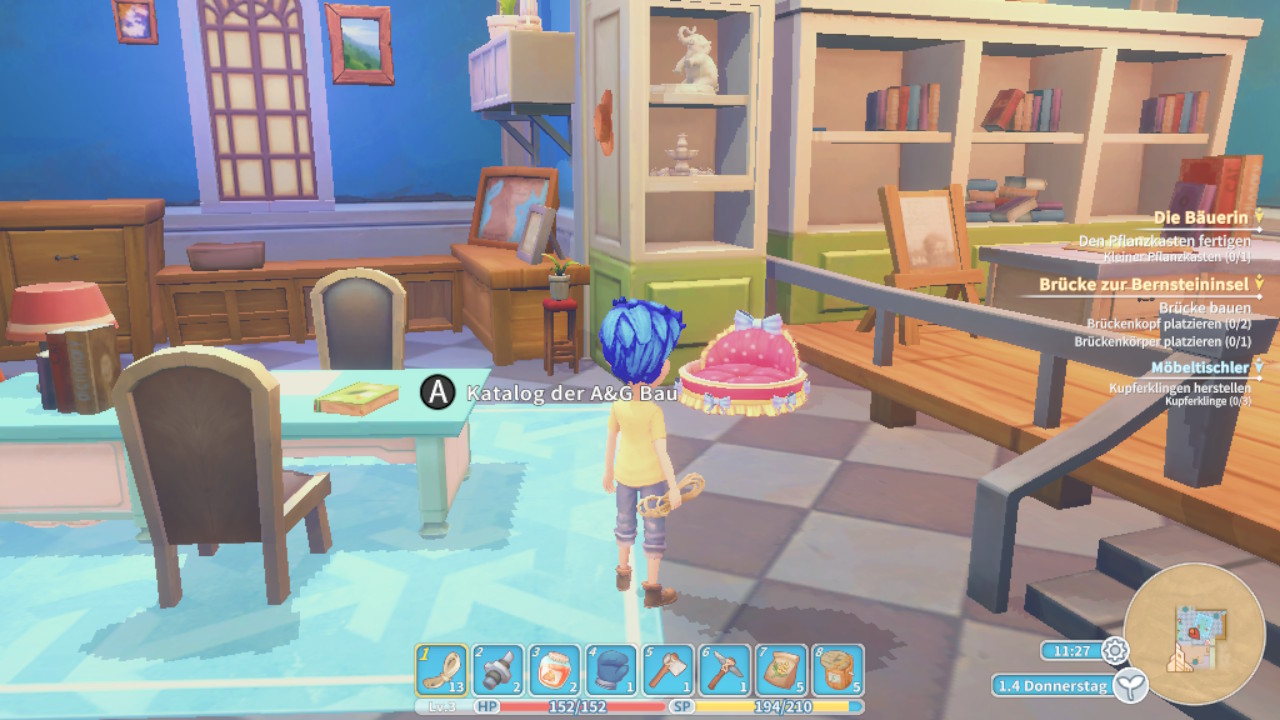The image size is (1280, 720).
Task: Click the gear icon beside the clock
Action: point(1115,651)
